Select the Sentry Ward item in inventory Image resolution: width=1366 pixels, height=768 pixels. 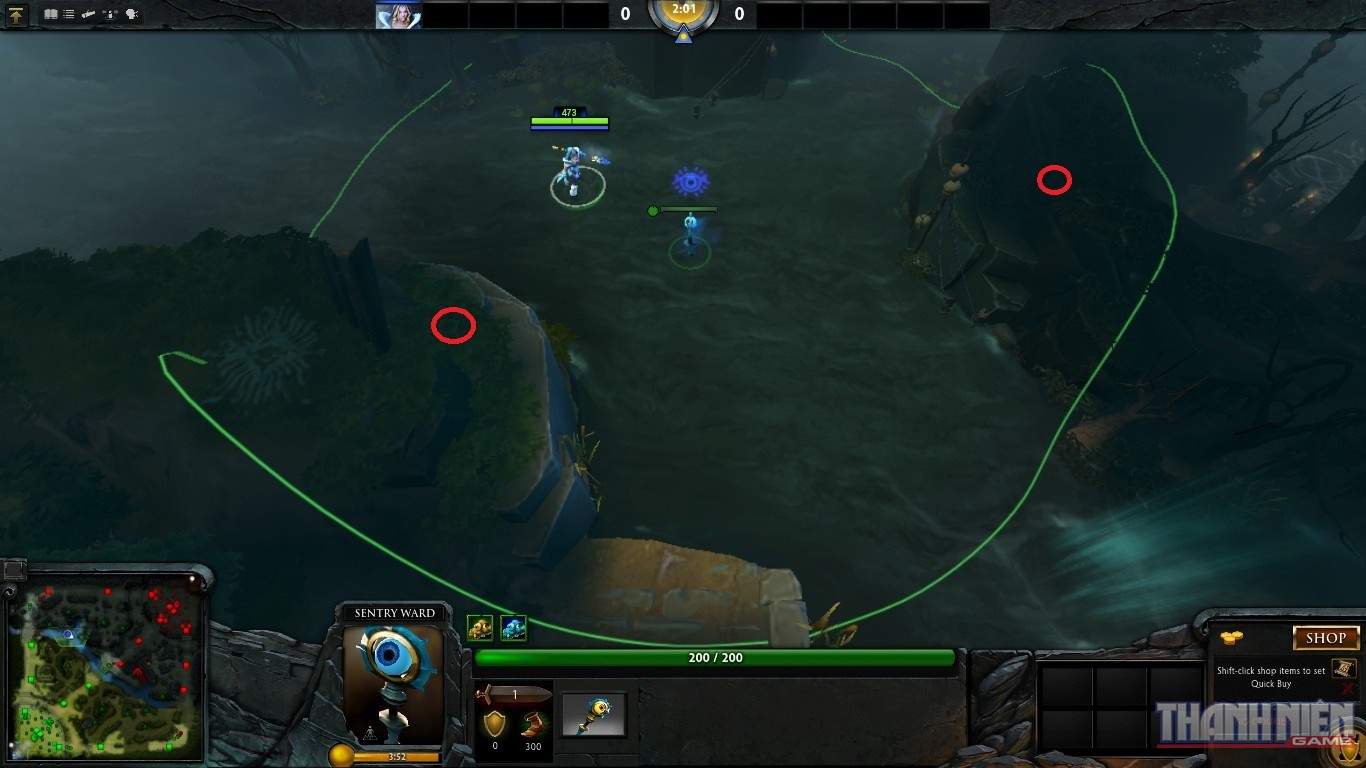pyautogui.click(x=593, y=714)
